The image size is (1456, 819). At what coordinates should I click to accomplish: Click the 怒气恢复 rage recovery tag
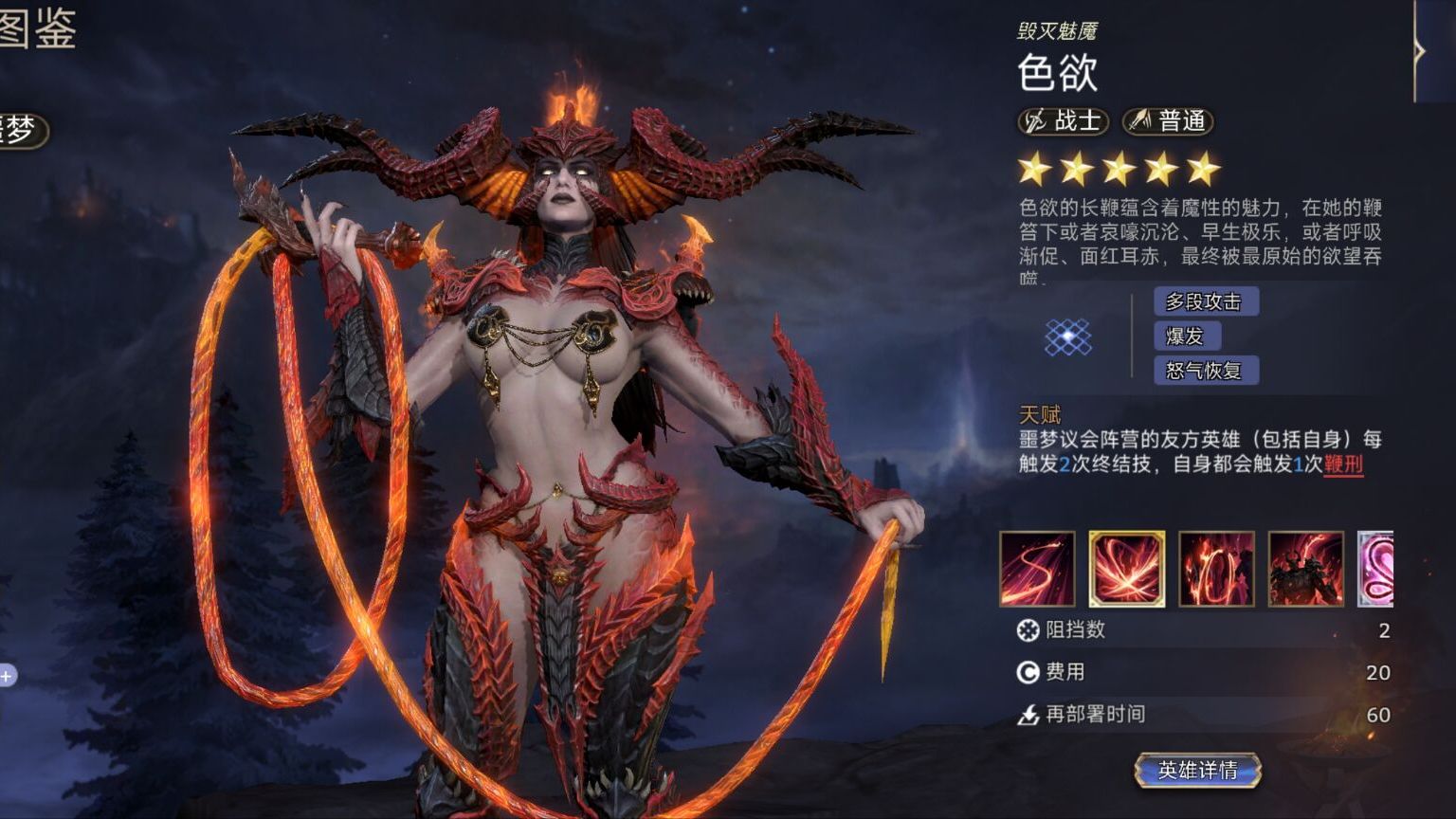point(1205,371)
